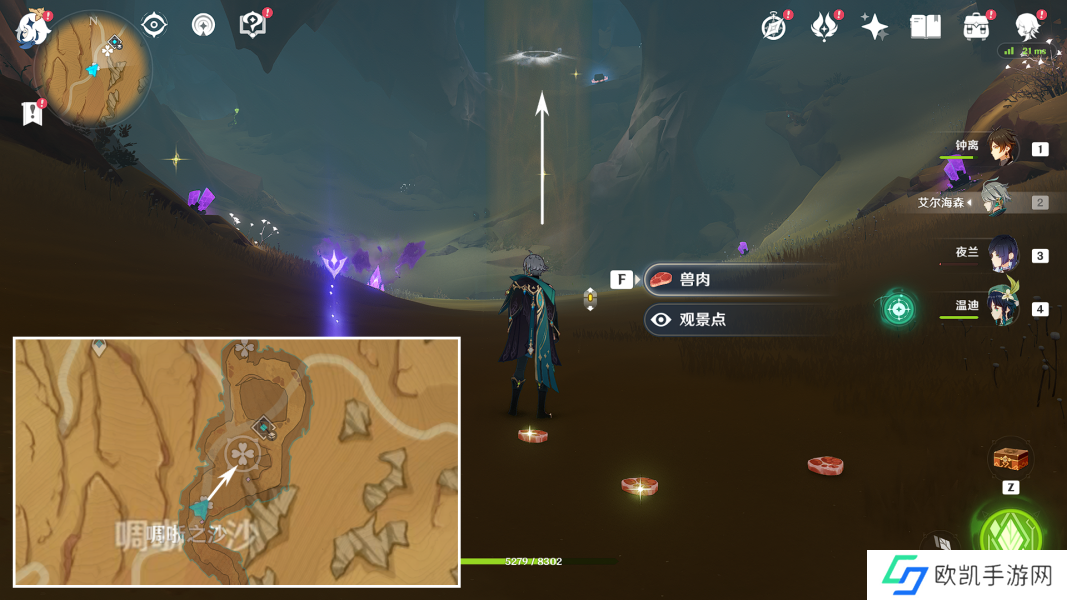This screenshot has width=1067, height=600.
Task: Open the Paimon main menu
Action: [33, 29]
